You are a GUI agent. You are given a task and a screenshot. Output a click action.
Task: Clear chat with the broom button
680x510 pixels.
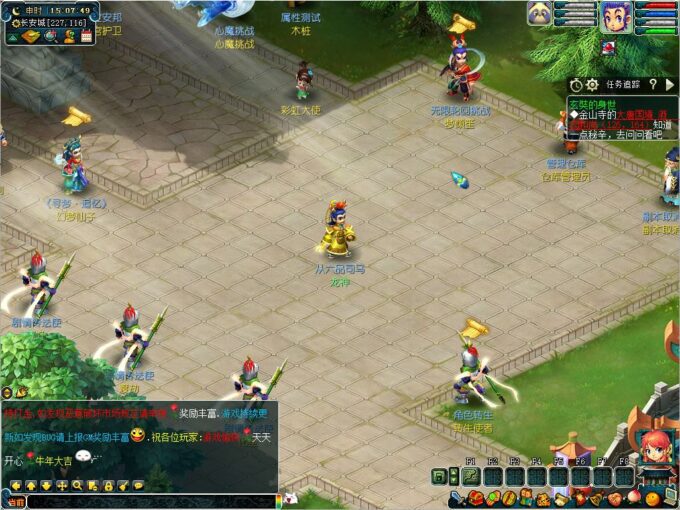click(x=122, y=485)
